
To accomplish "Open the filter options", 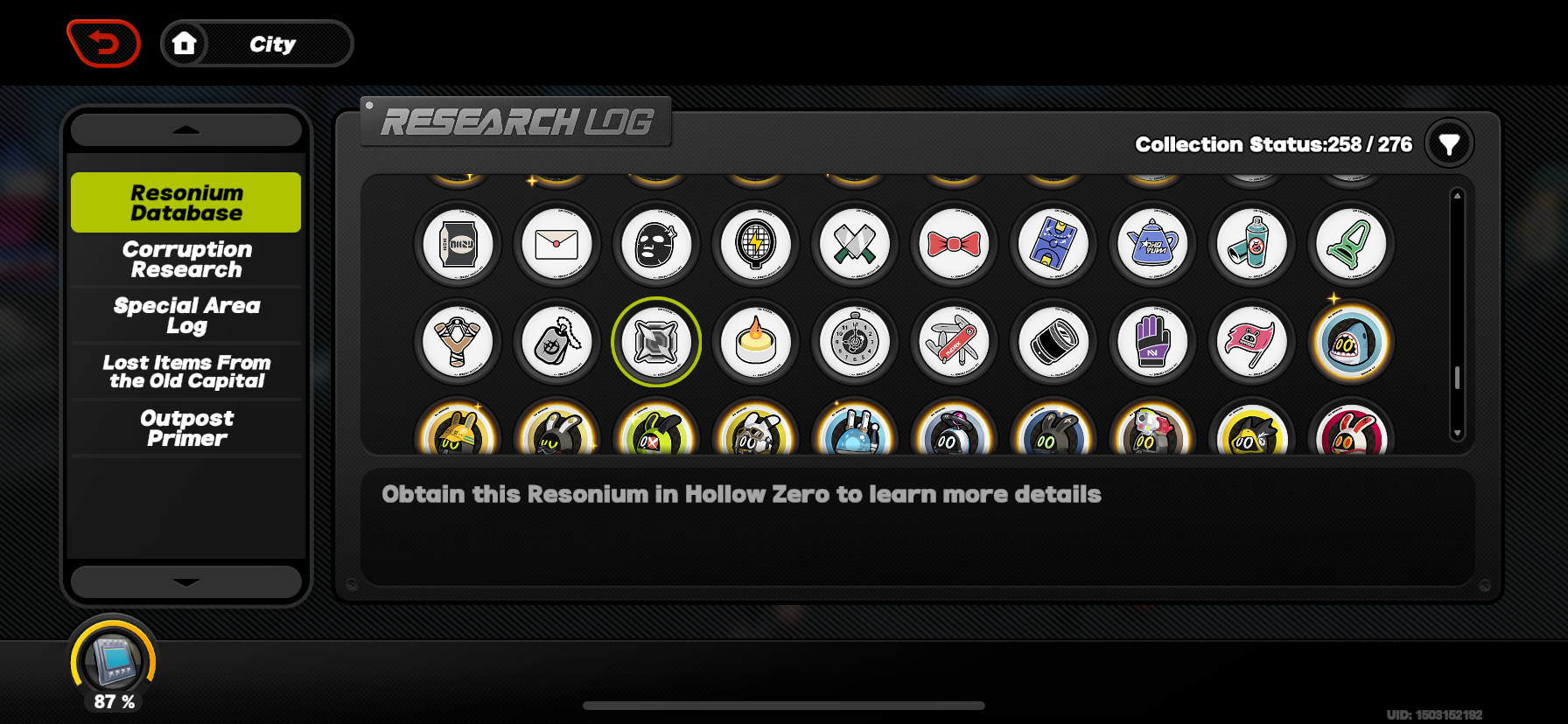I will click(x=1449, y=143).
